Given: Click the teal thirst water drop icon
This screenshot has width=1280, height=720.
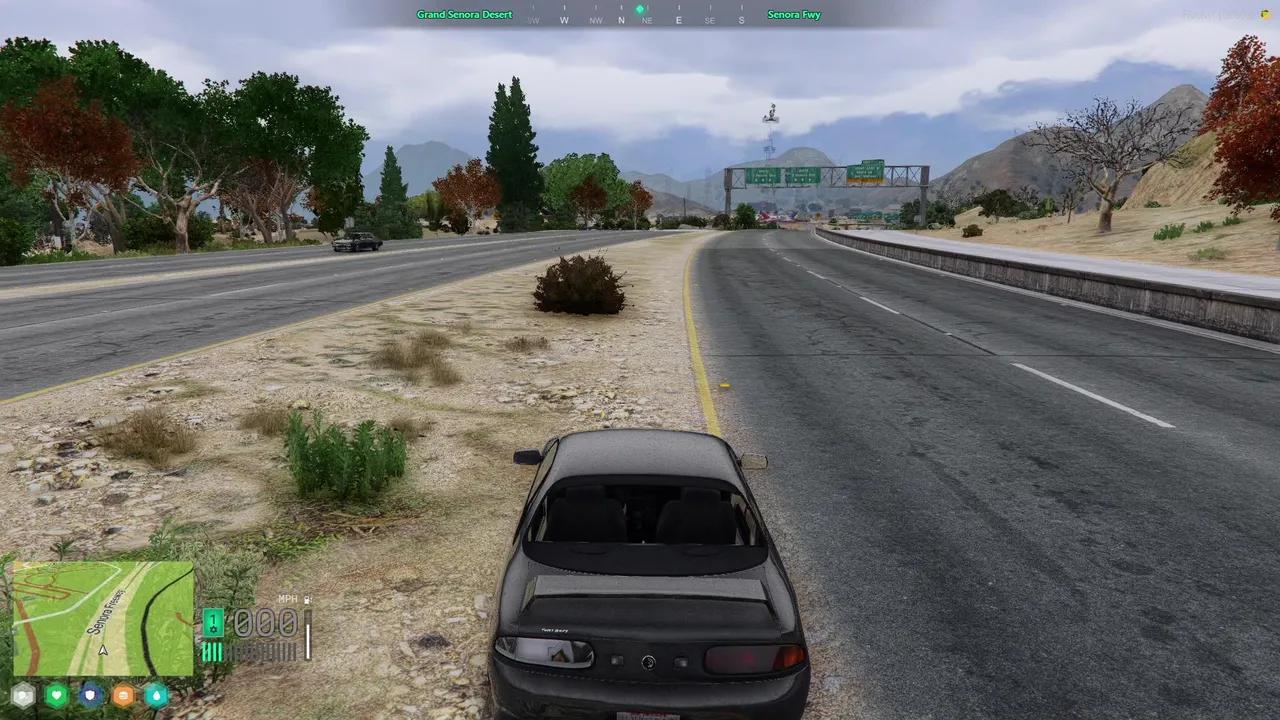Looking at the screenshot, I should pos(157,695).
